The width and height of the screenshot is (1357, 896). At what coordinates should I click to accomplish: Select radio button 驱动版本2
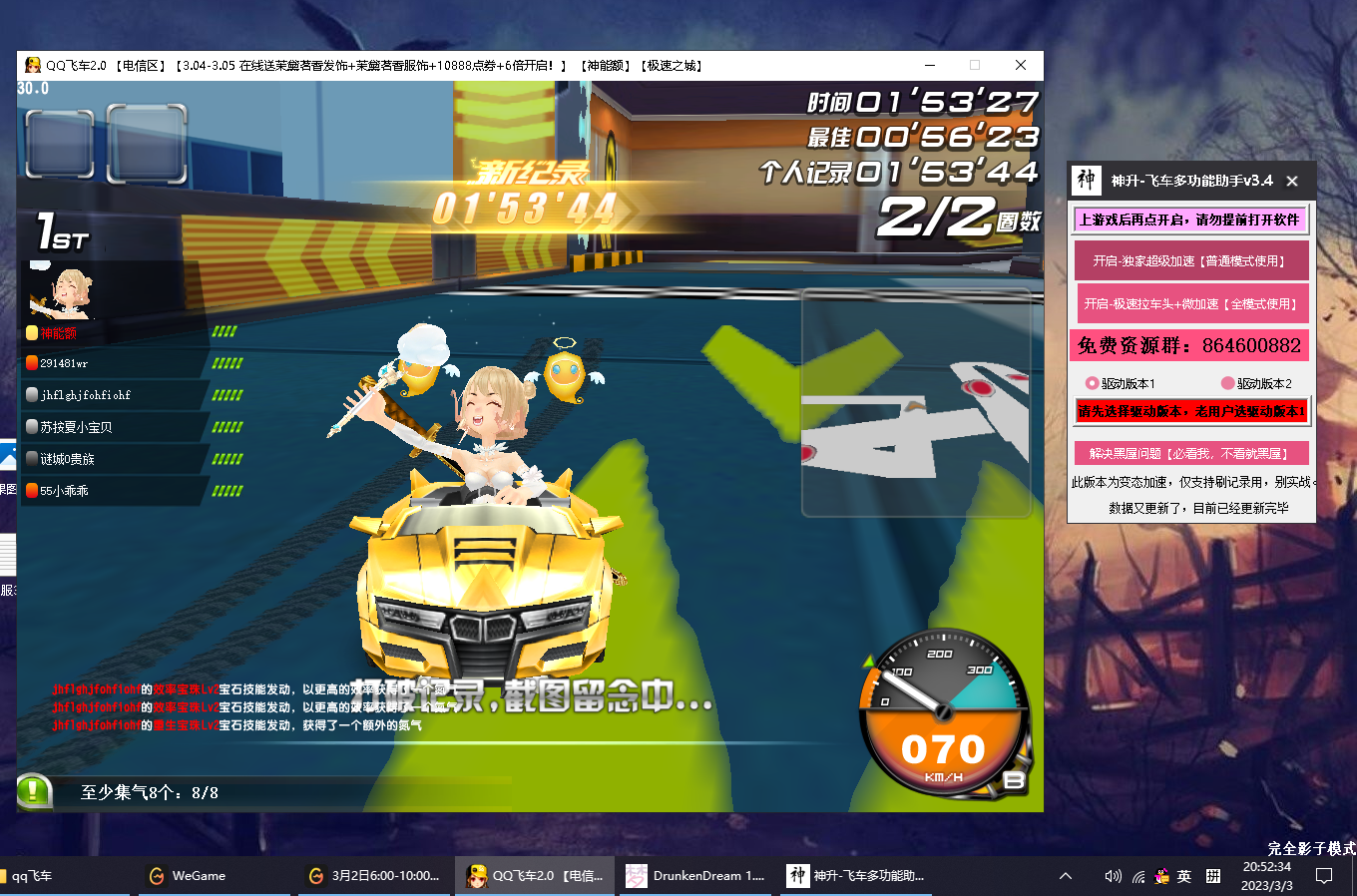click(1226, 384)
